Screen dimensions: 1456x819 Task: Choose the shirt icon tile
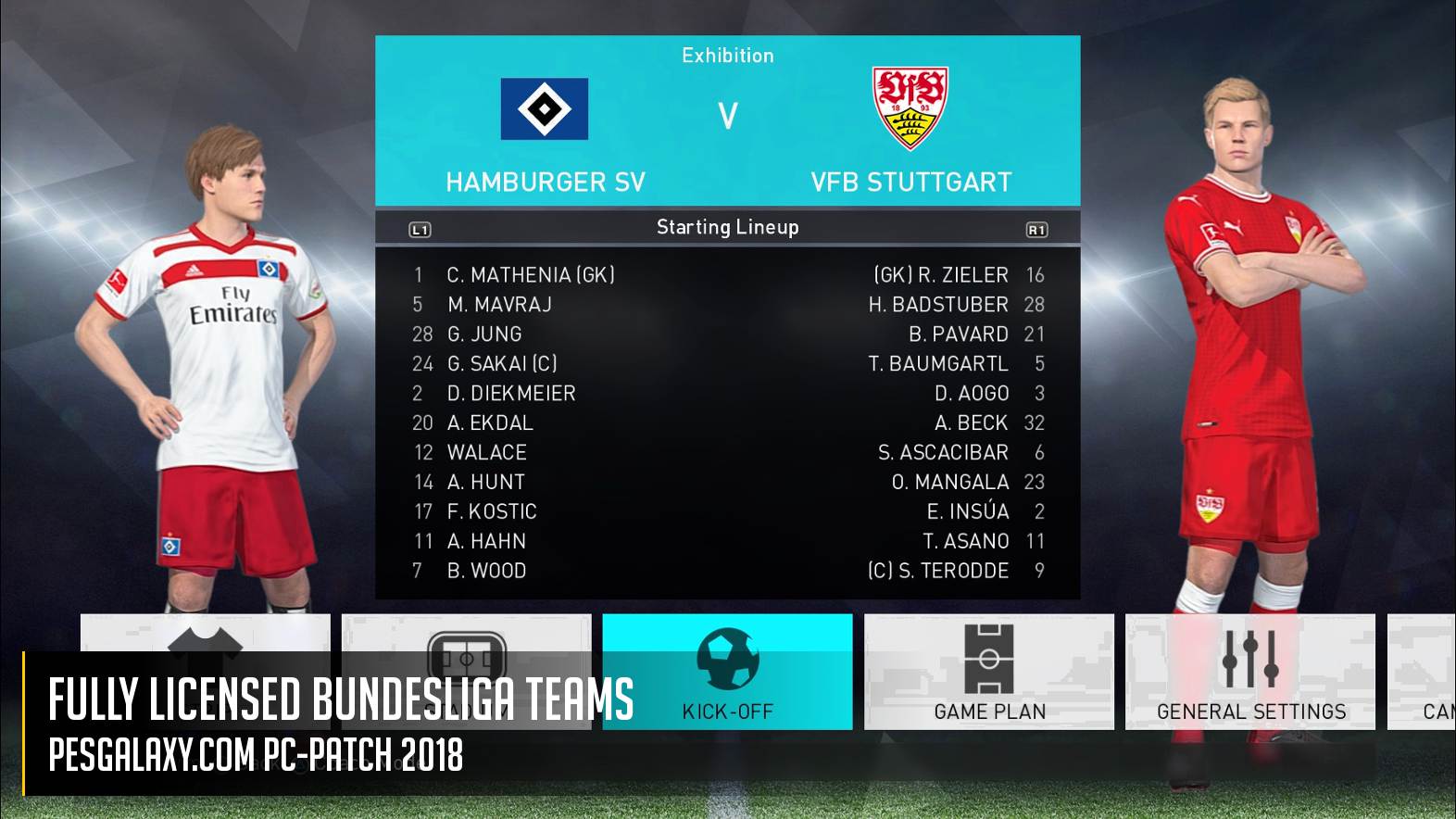tap(205, 634)
